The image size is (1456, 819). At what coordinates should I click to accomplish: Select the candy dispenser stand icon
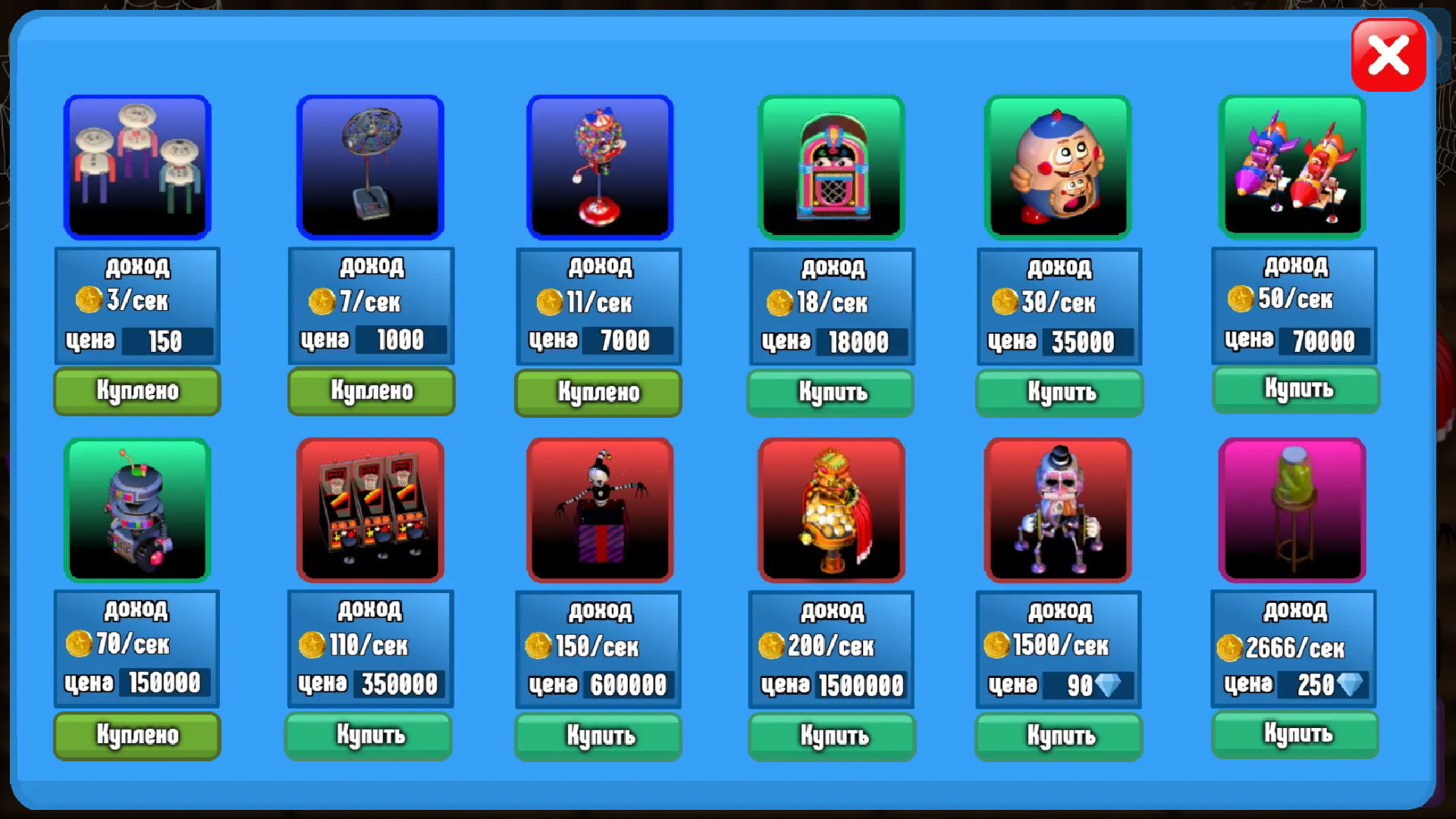click(598, 166)
